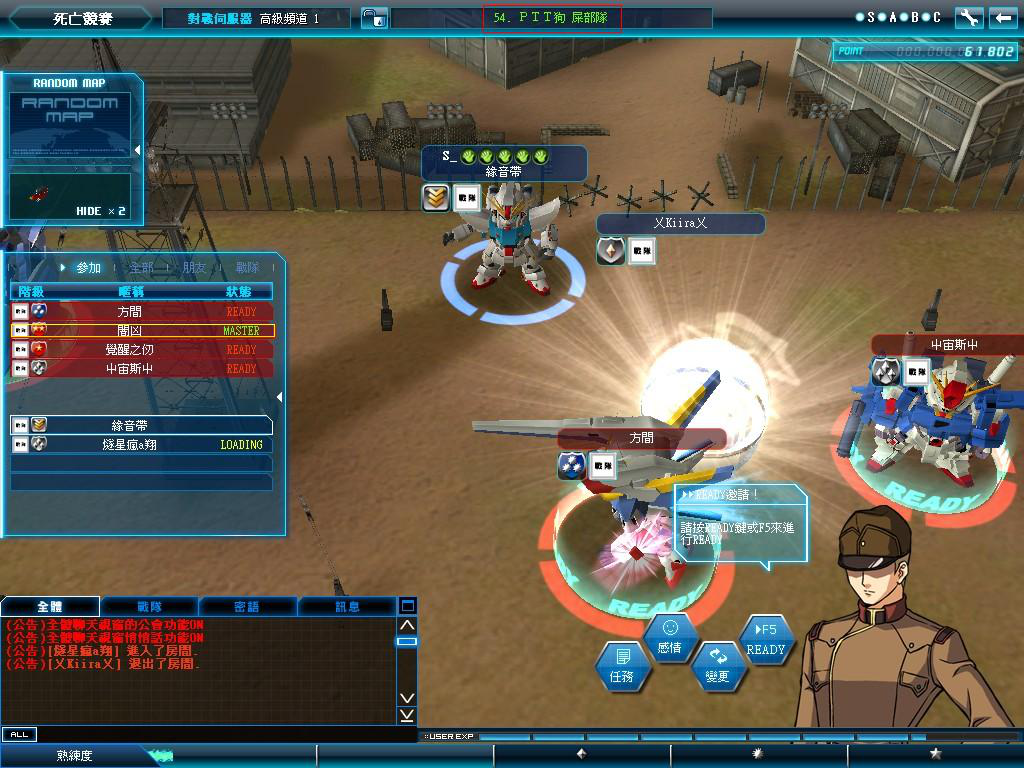Click the RANDOM MAP thumbnail
Screen dimensions: 1024x768
click(70, 124)
